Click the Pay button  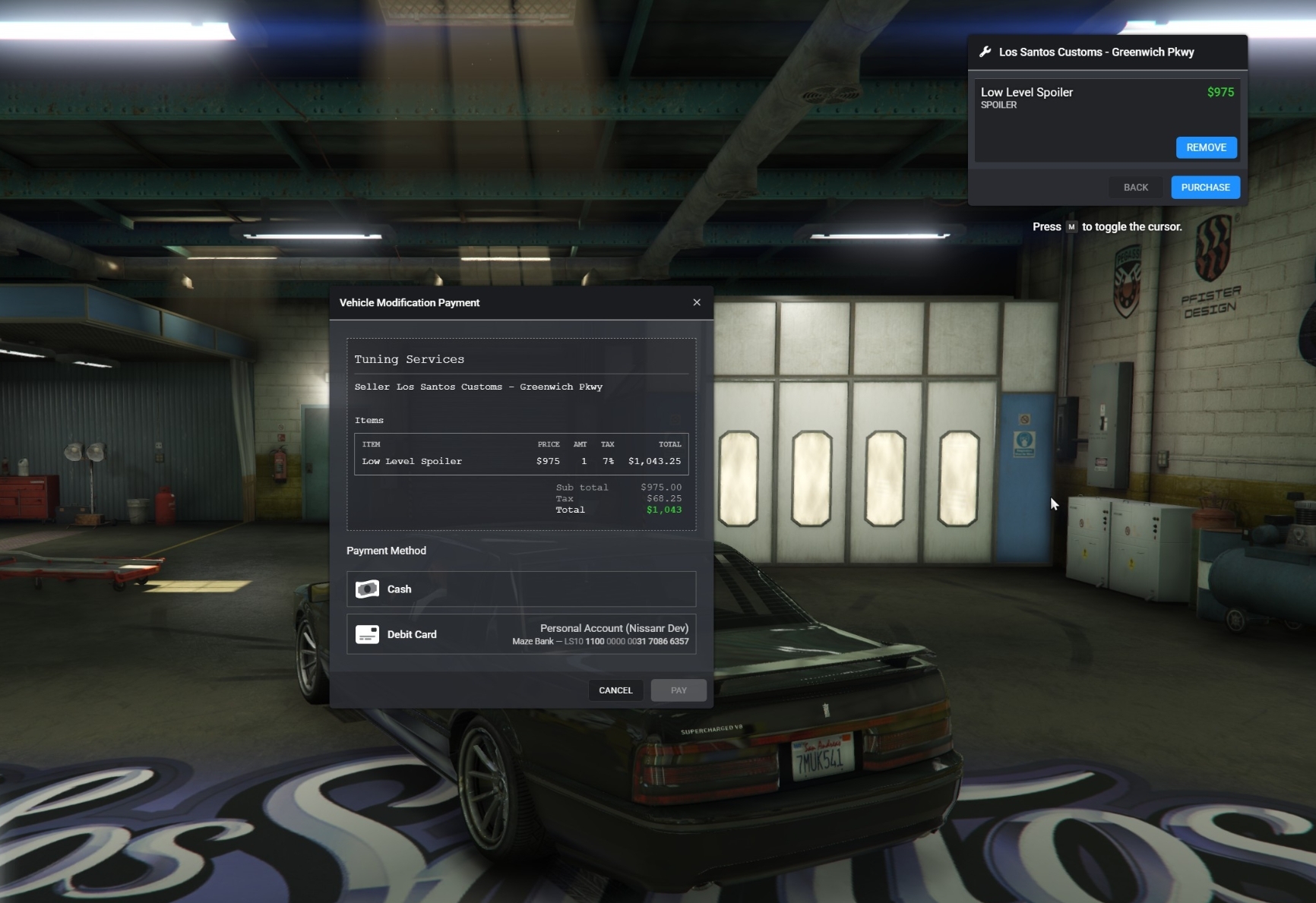coord(679,690)
